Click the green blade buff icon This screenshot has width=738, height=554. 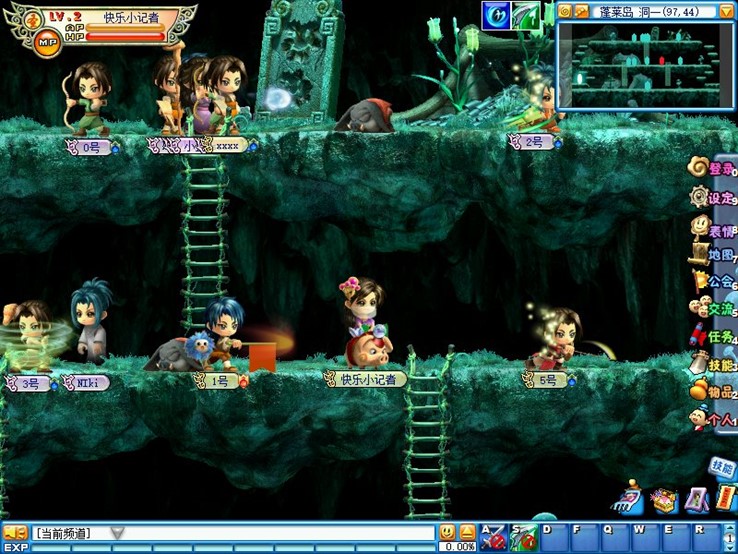point(526,15)
